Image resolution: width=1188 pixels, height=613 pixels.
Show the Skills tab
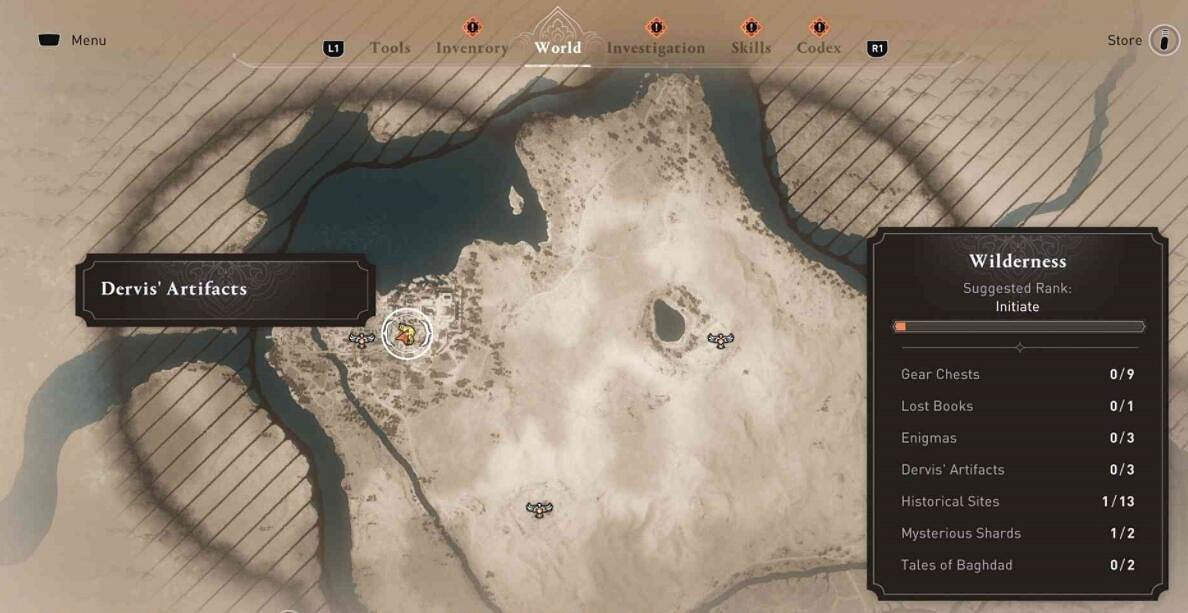pyautogui.click(x=750, y=48)
